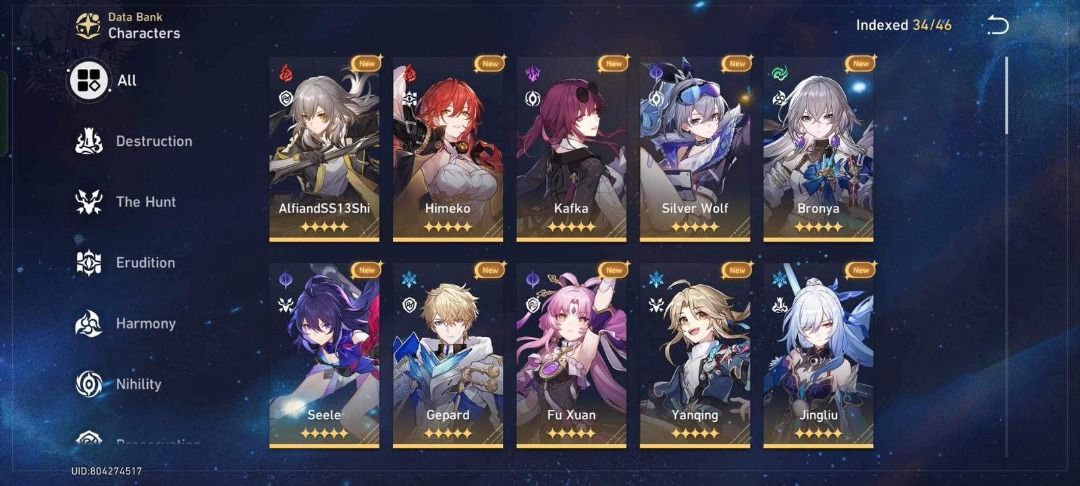
Task: Open the Jingliu character card
Action: (818, 355)
